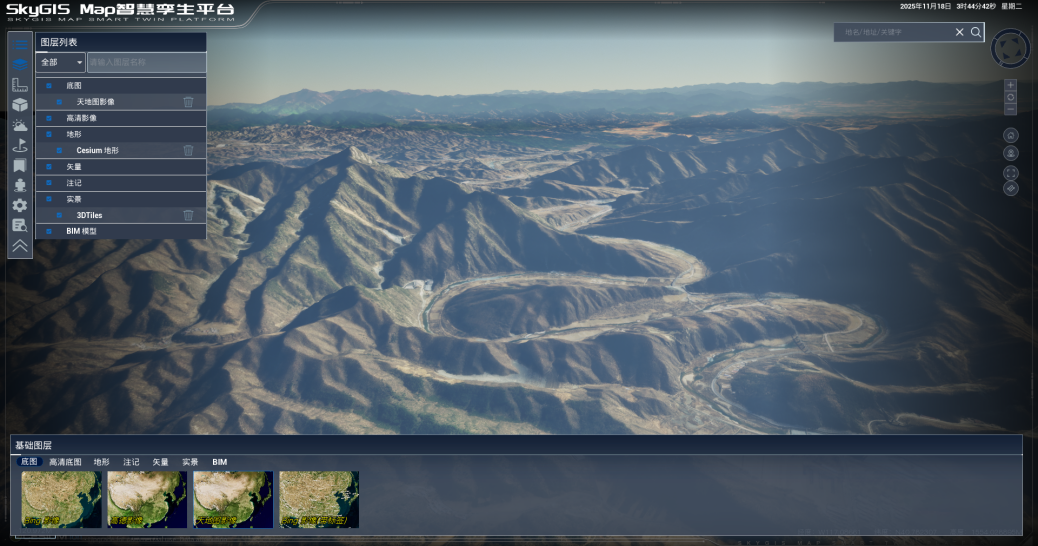Open the 全部 layer filter dropdown

[x=61, y=62]
